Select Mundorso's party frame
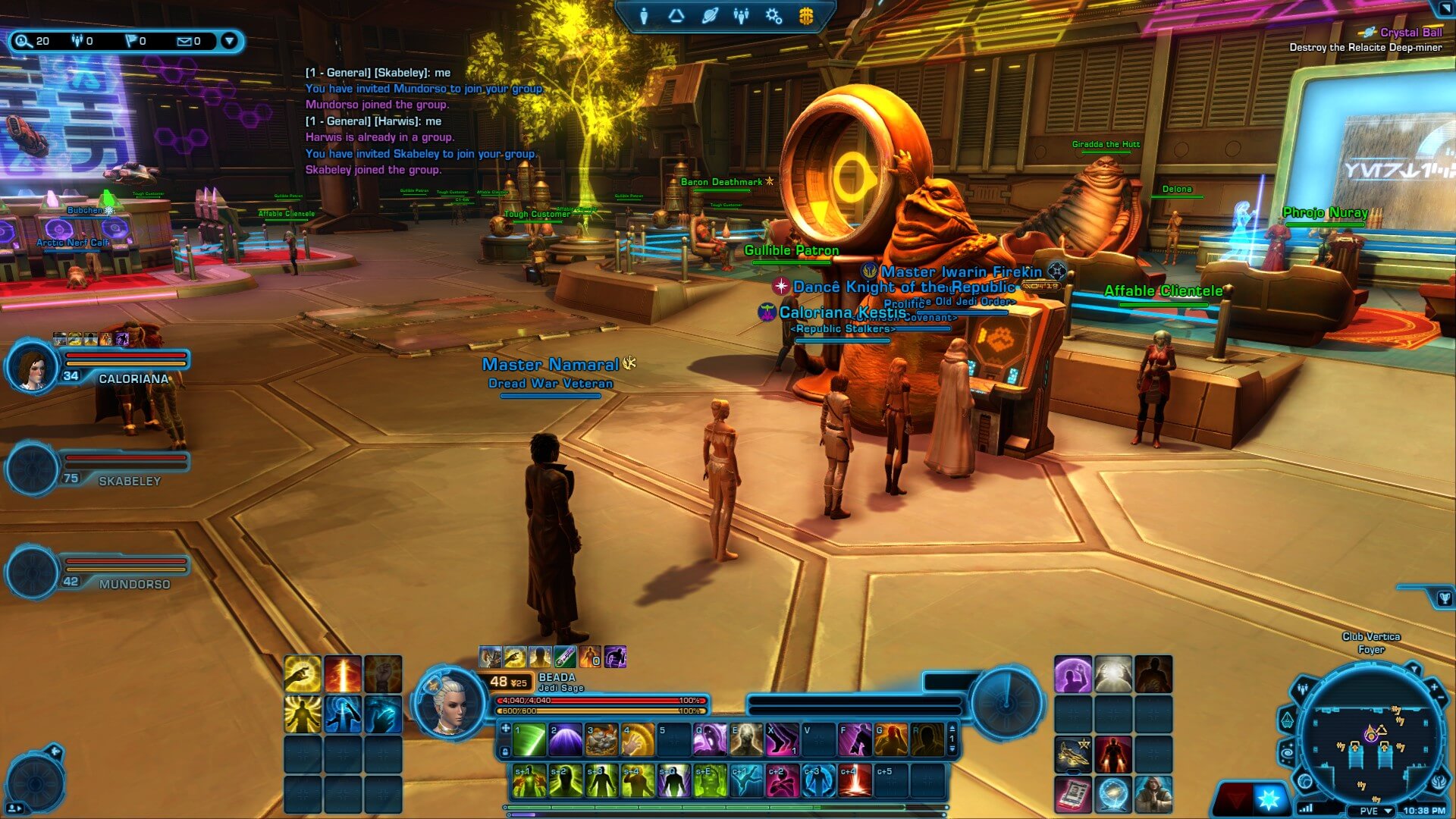This screenshot has width=1456, height=819. coord(99,573)
